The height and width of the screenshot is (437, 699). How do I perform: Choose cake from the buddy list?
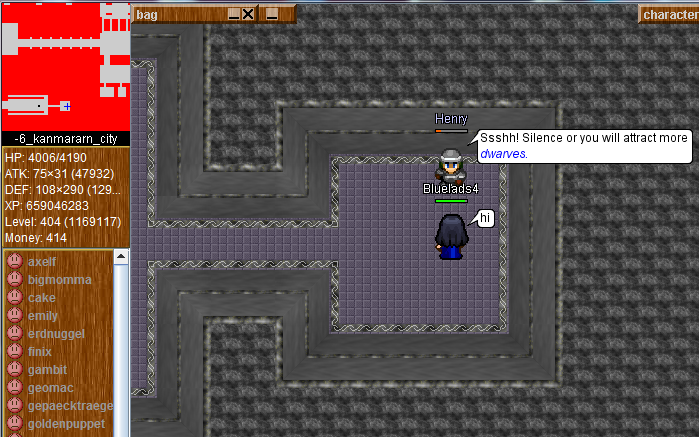coord(42,298)
